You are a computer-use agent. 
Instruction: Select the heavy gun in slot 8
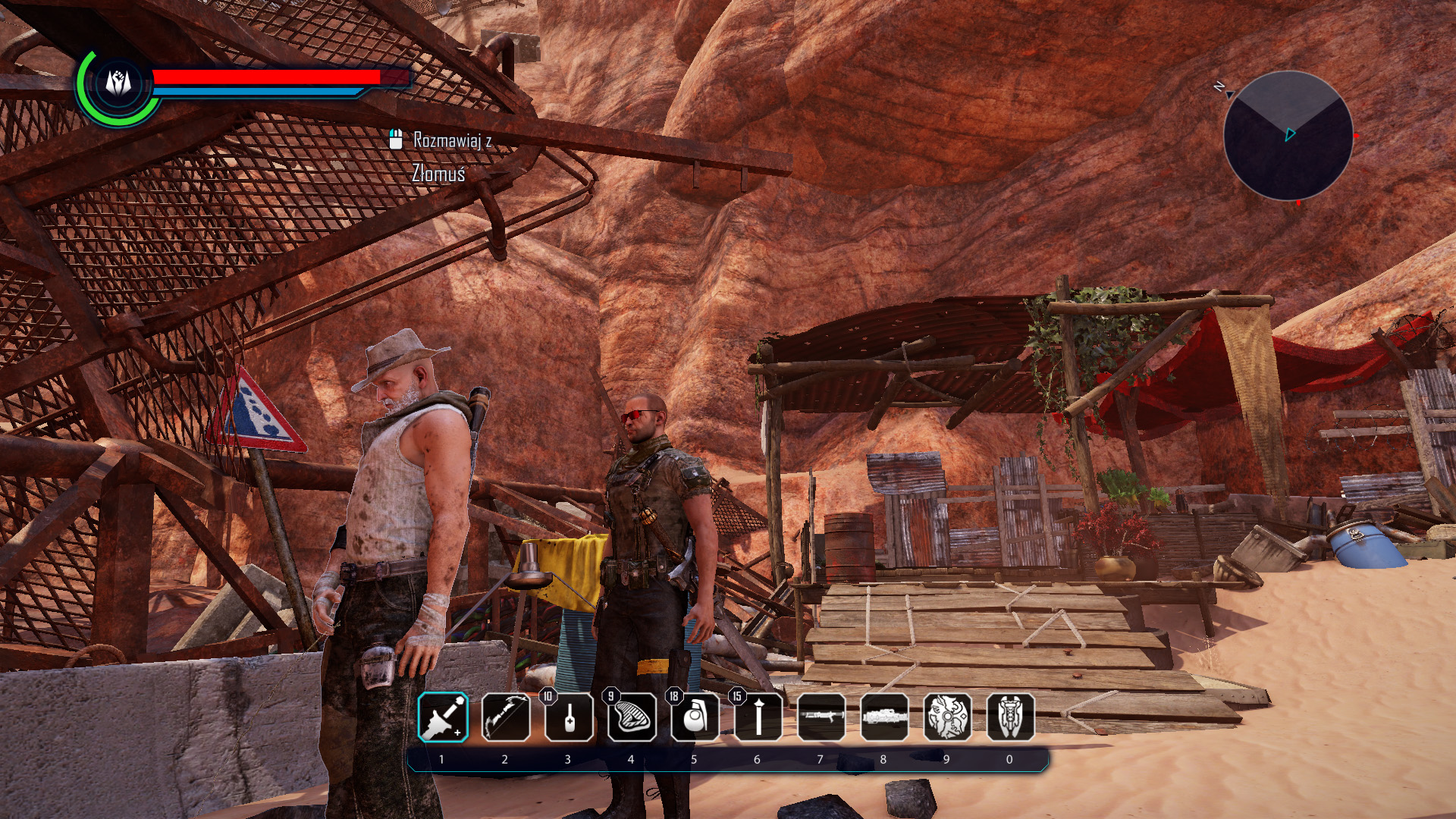click(x=884, y=717)
